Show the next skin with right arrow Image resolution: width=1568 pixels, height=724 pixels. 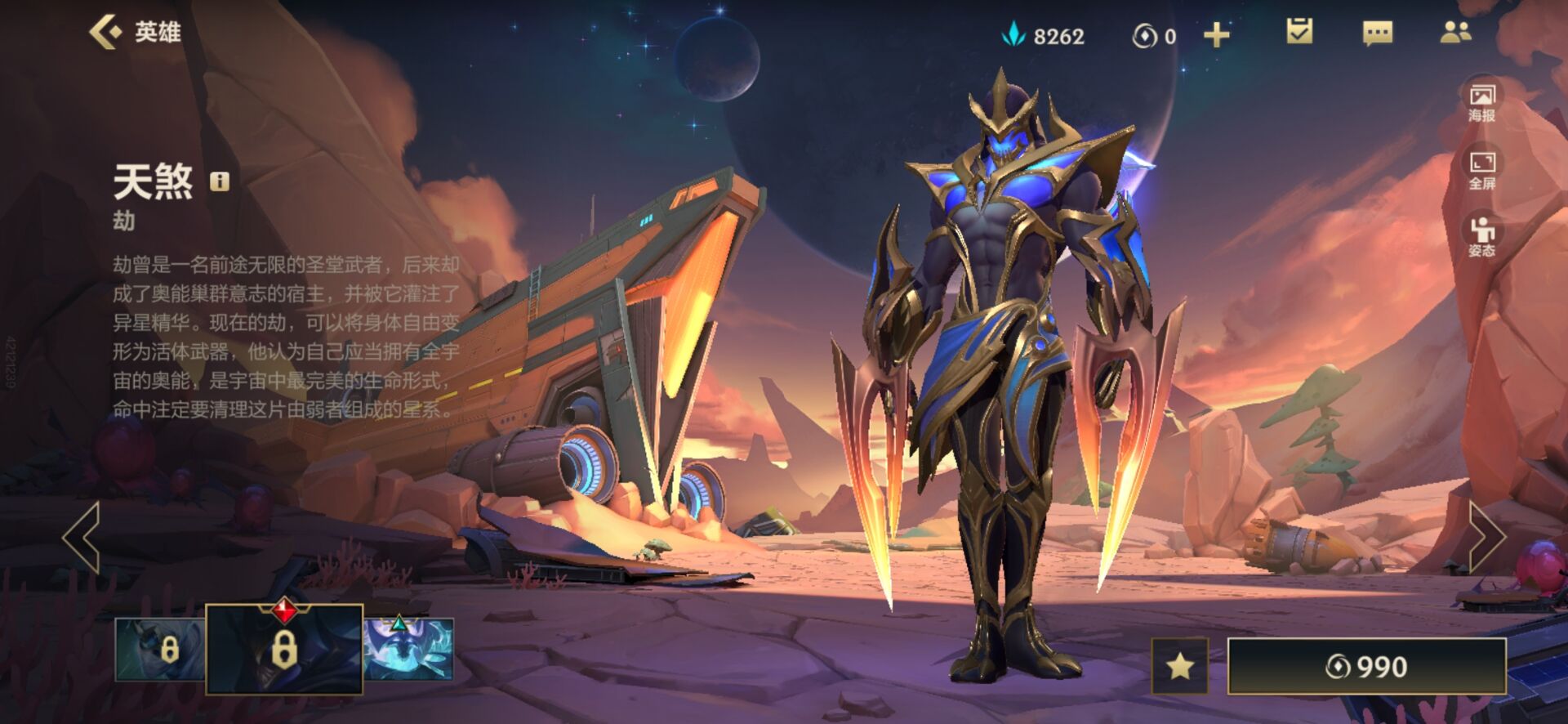pos(1486,537)
